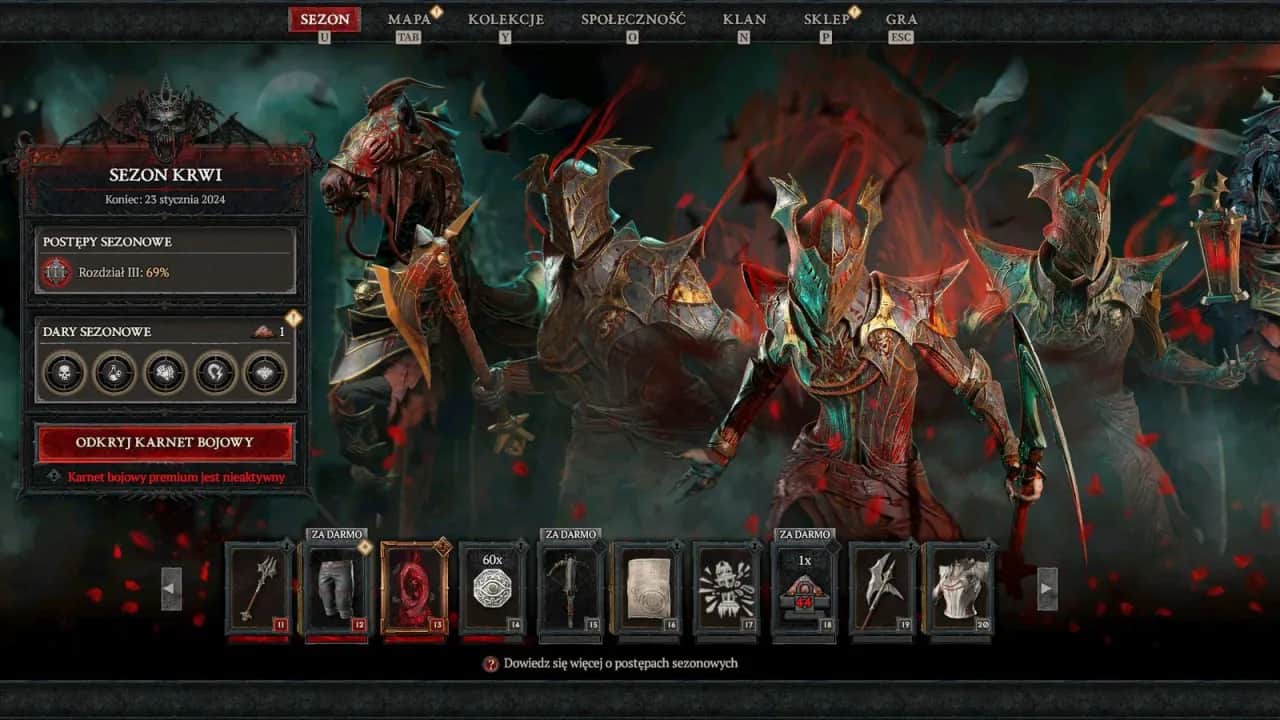1280x720 pixels.
Task: Click ODKRYJ KARNET BOJOWY button
Action: point(165,442)
